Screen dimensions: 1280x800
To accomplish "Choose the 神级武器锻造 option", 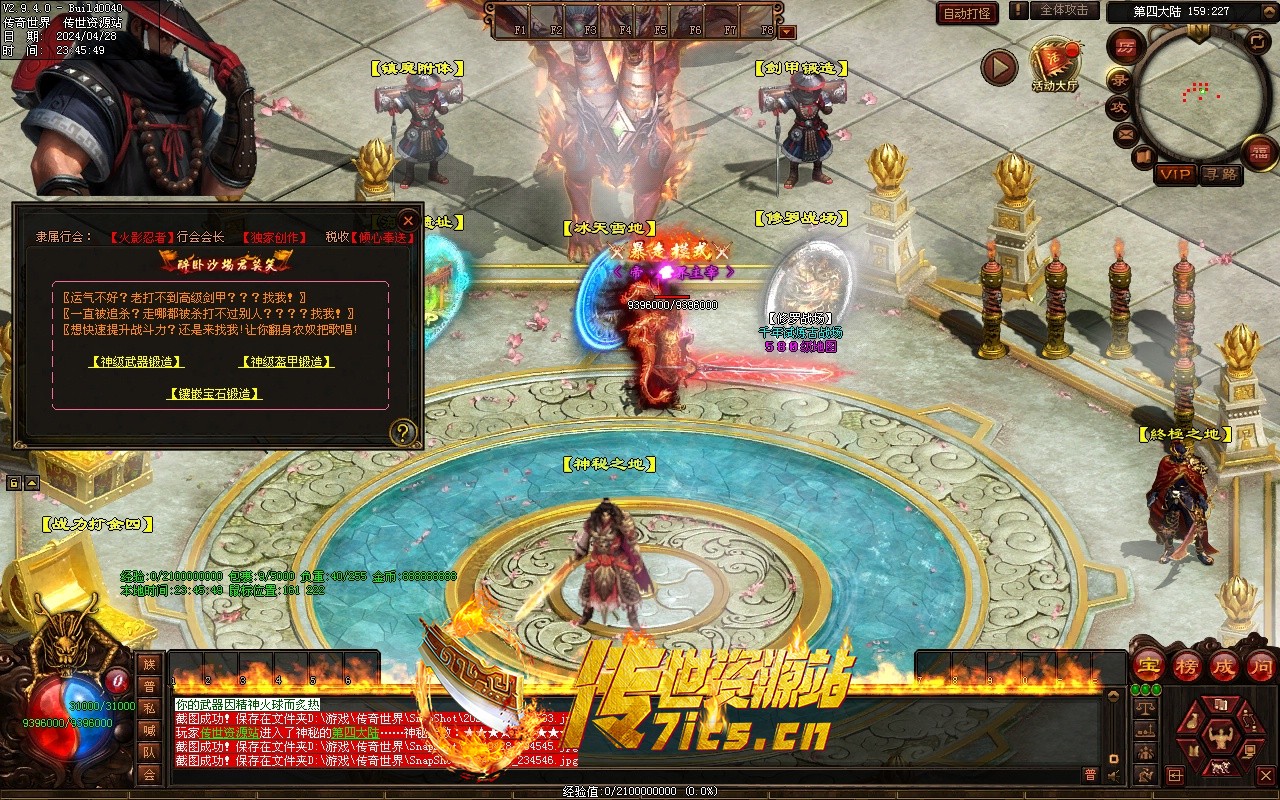I will tap(135, 362).
